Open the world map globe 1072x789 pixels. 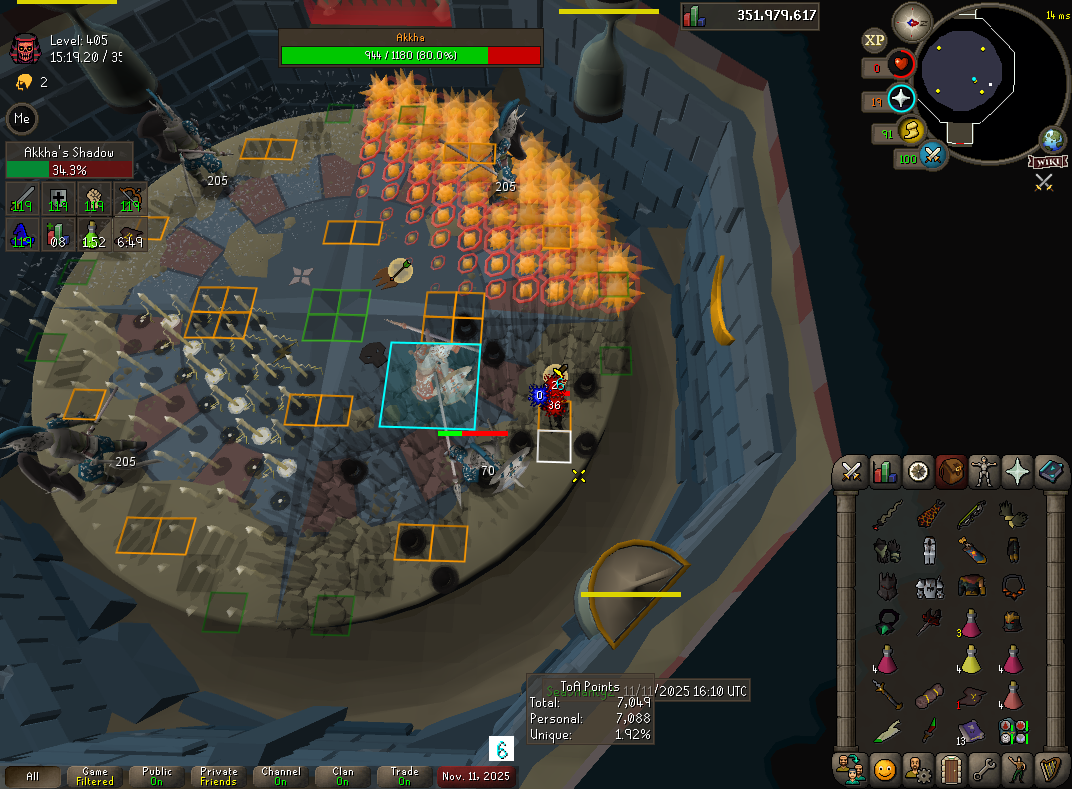pos(1053,139)
